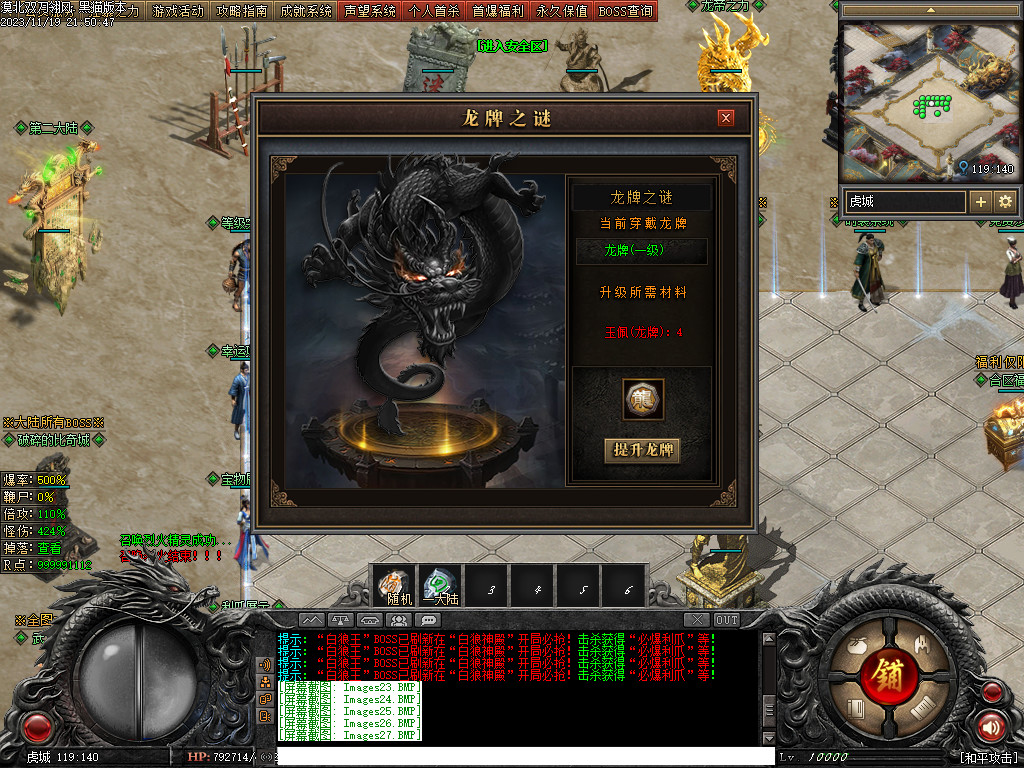The height and width of the screenshot is (768, 1024).
Task: Open the 成就系统 achievements menu
Action: pyautogui.click(x=306, y=11)
